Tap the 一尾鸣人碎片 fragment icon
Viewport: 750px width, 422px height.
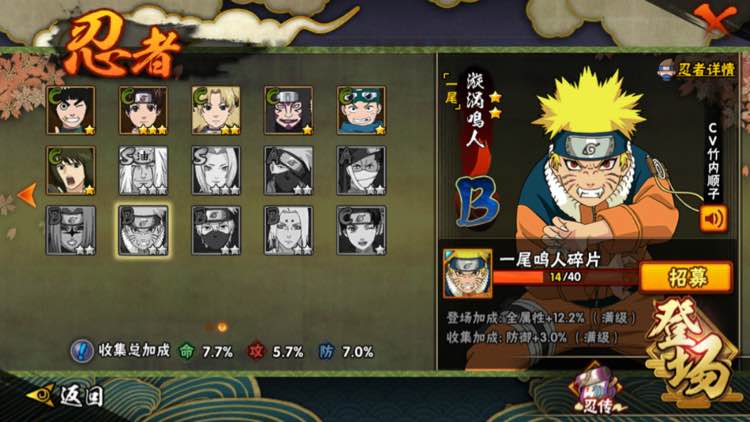point(467,273)
